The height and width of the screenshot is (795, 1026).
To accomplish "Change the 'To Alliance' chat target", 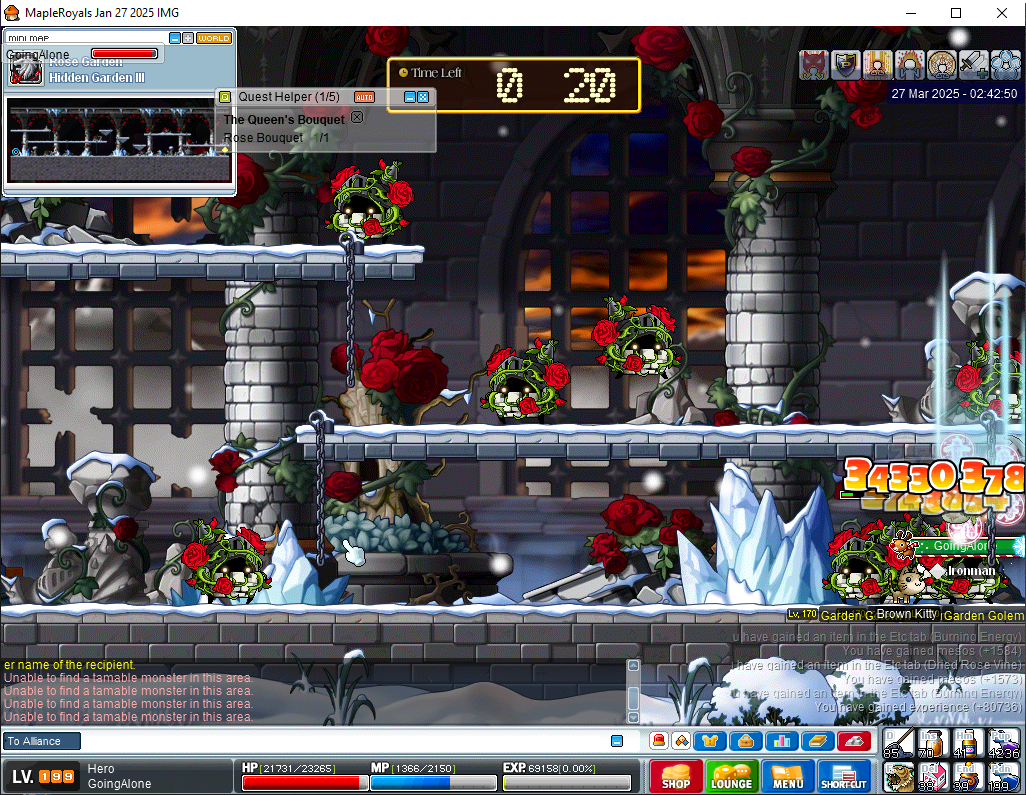I will [x=40, y=741].
